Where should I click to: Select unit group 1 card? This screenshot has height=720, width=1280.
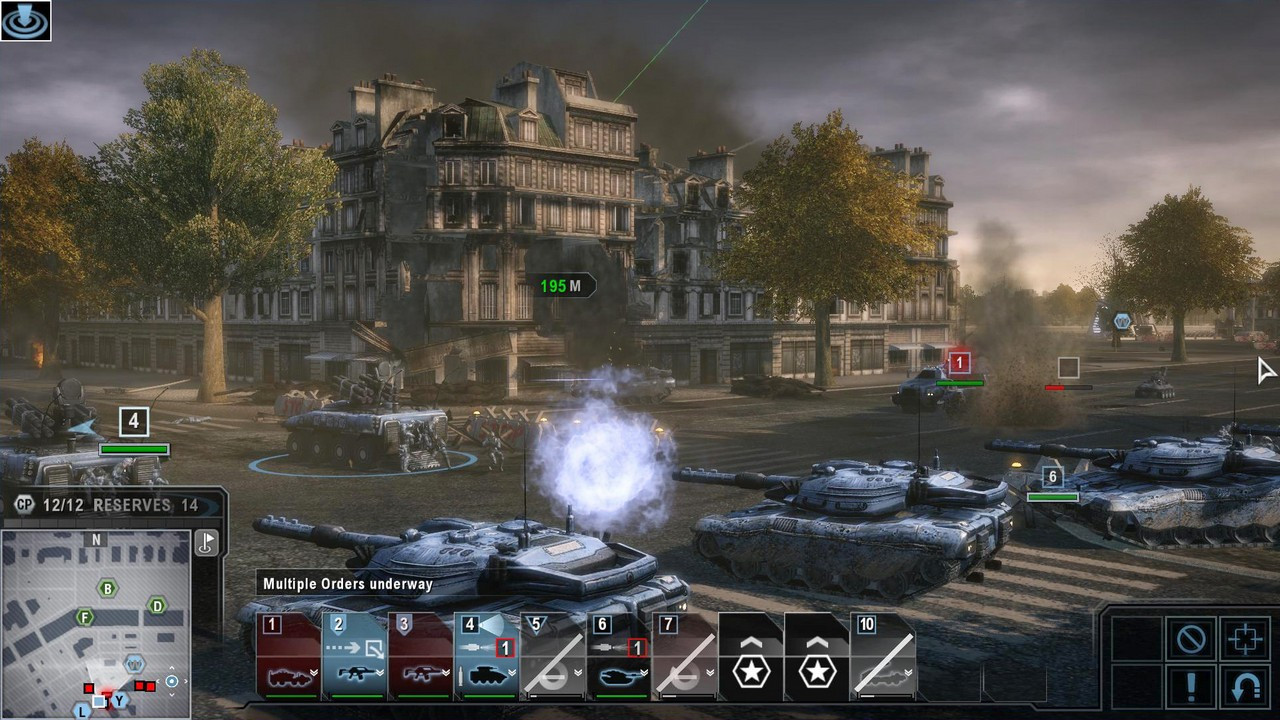click(288, 655)
